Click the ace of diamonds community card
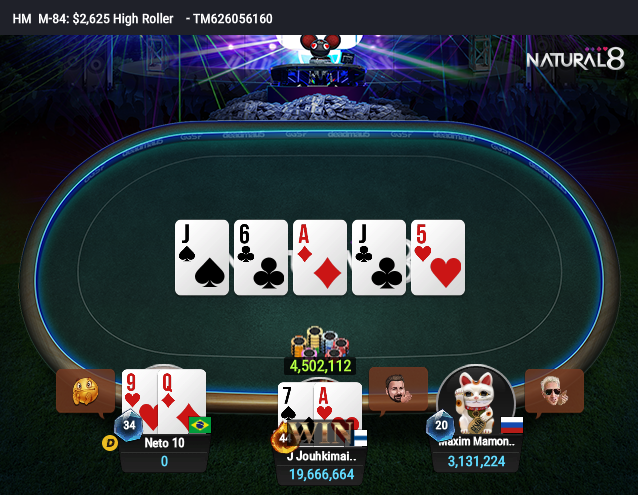The height and width of the screenshot is (495, 638). pos(319,258)
